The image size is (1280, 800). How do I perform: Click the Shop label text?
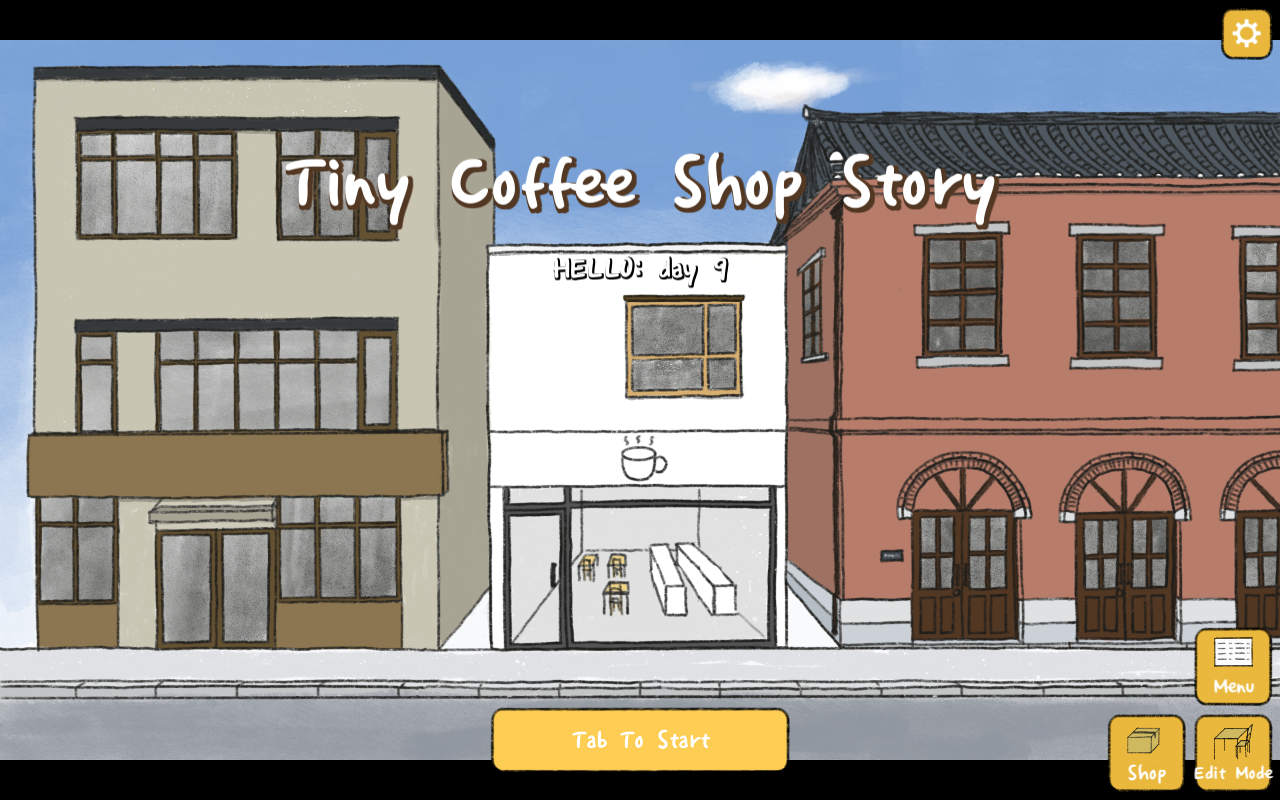1146,773
